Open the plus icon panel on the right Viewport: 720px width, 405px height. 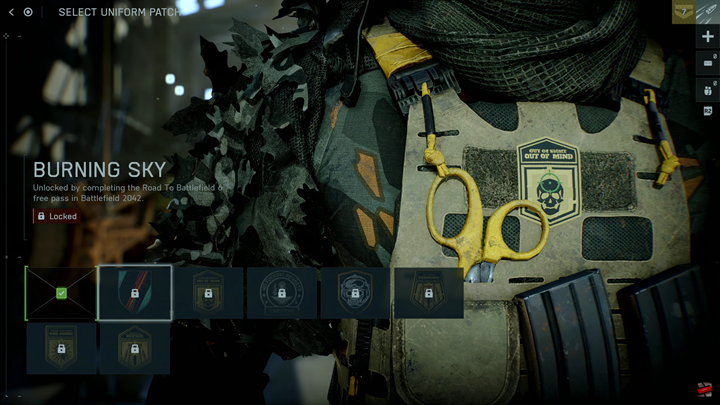coord(708,37)
